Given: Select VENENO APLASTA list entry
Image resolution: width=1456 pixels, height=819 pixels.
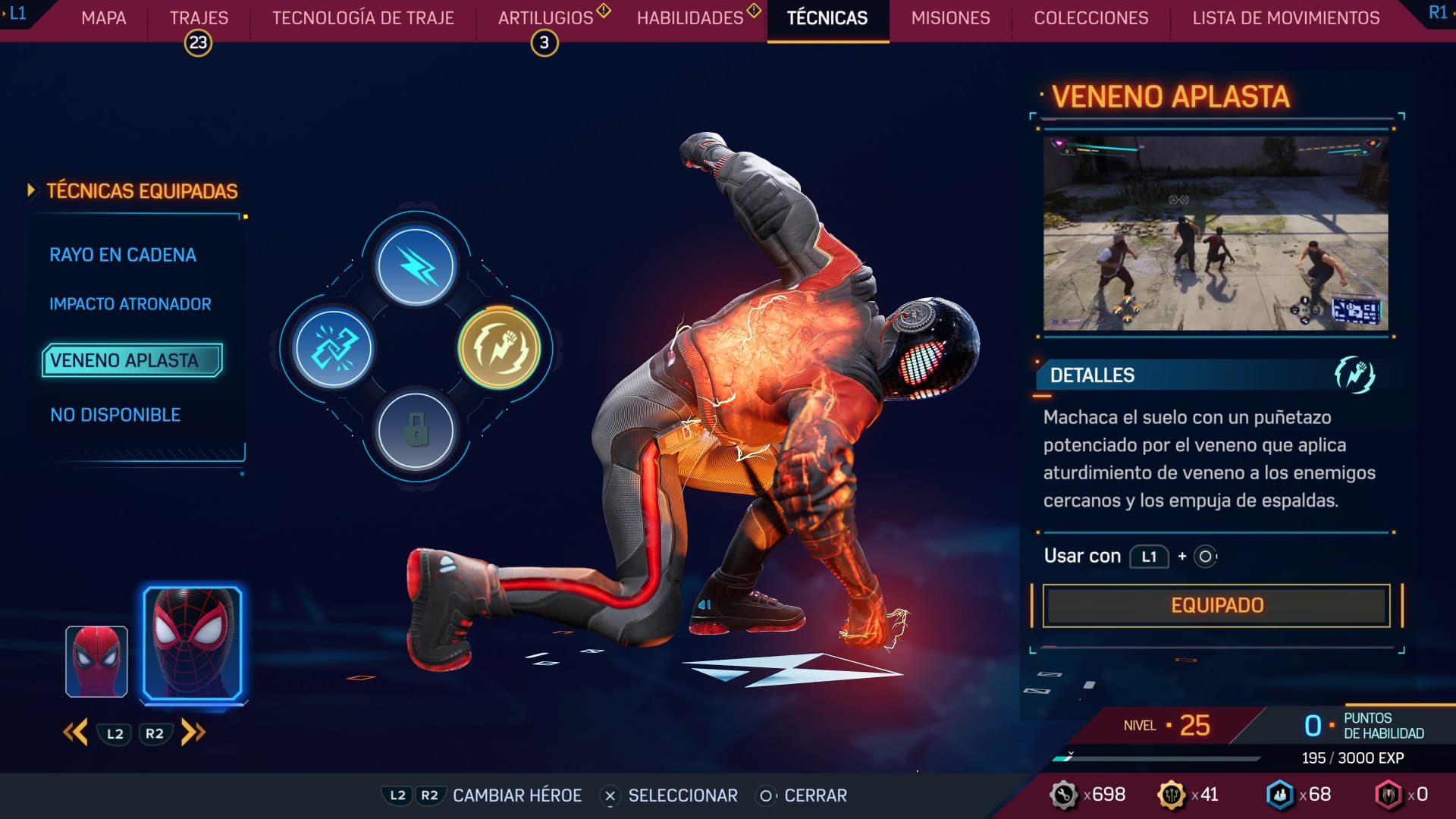Looking at the screenshot, I should click(x=132, y=360).
